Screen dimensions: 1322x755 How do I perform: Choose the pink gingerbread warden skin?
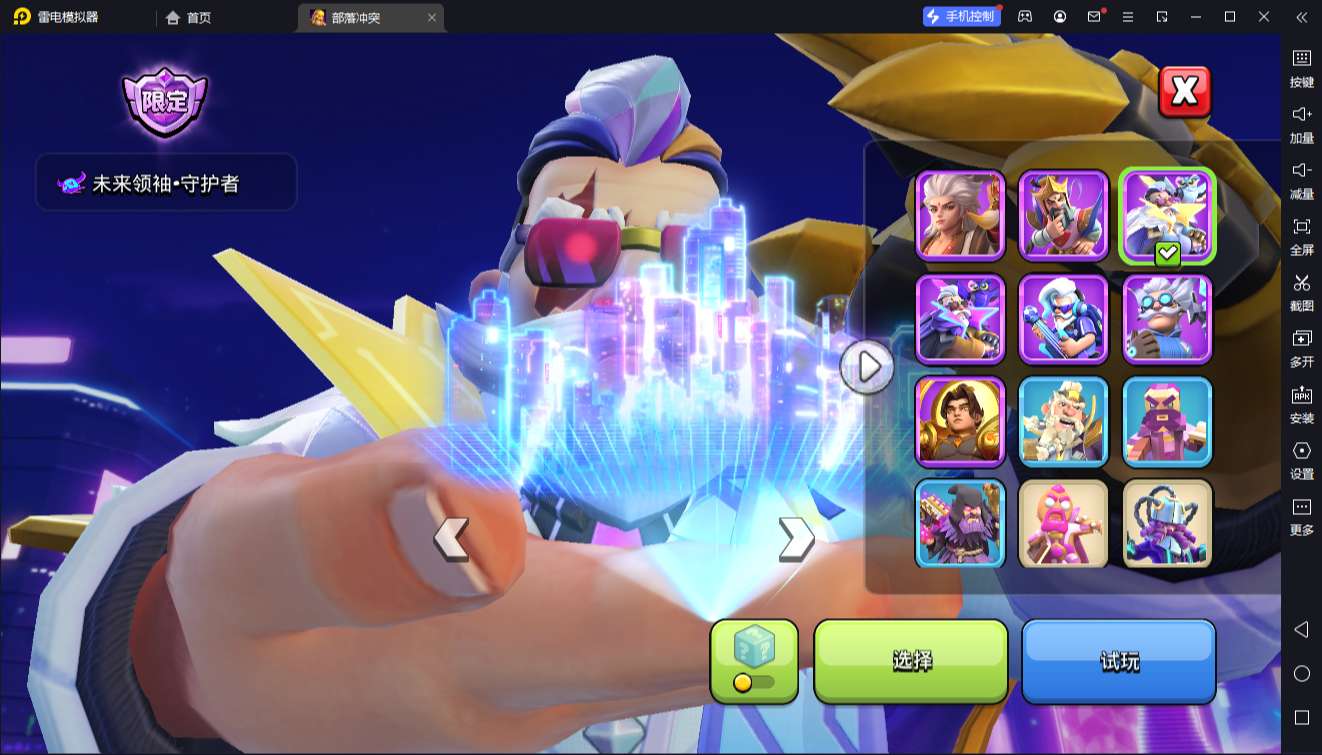point(1063,523)
